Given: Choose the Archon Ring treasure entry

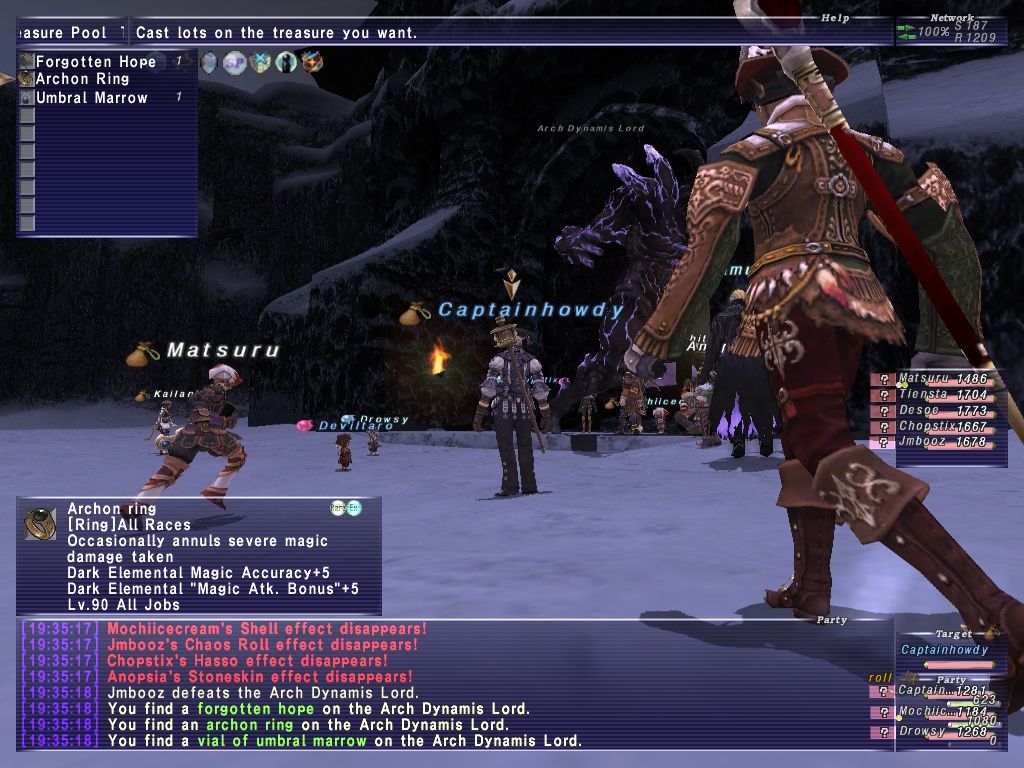Looking at the screenshot, I should pos(82,80).
